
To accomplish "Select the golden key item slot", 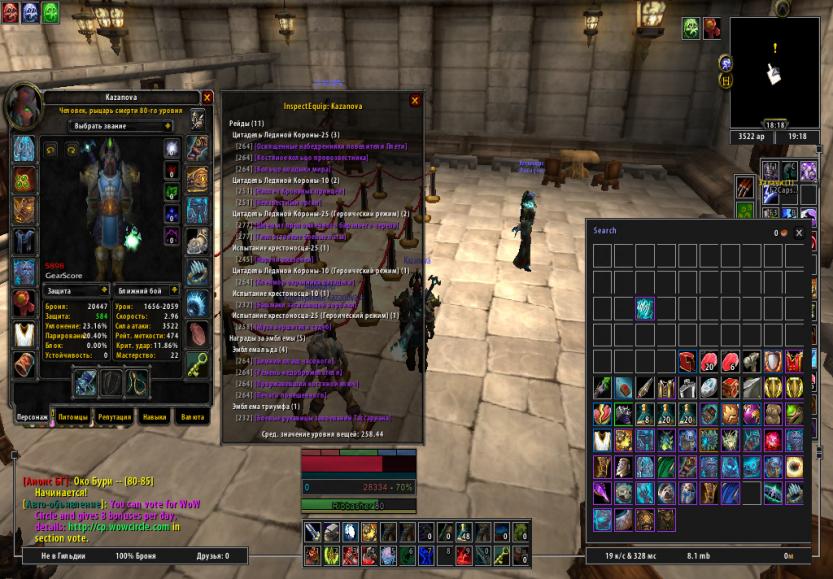I will click(x=198, y=366).
